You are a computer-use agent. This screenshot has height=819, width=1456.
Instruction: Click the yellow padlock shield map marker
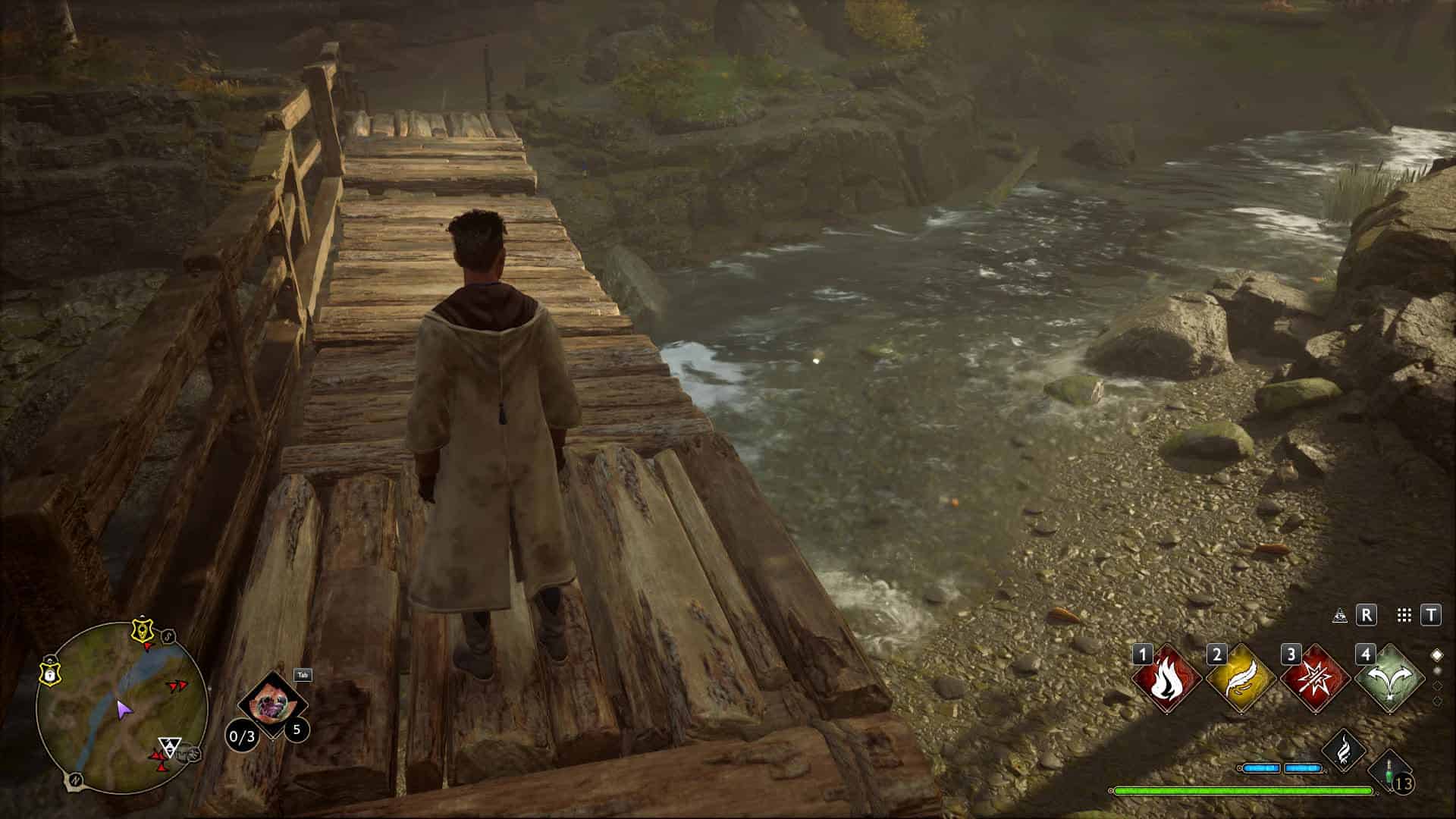click(x=50, y=672)
